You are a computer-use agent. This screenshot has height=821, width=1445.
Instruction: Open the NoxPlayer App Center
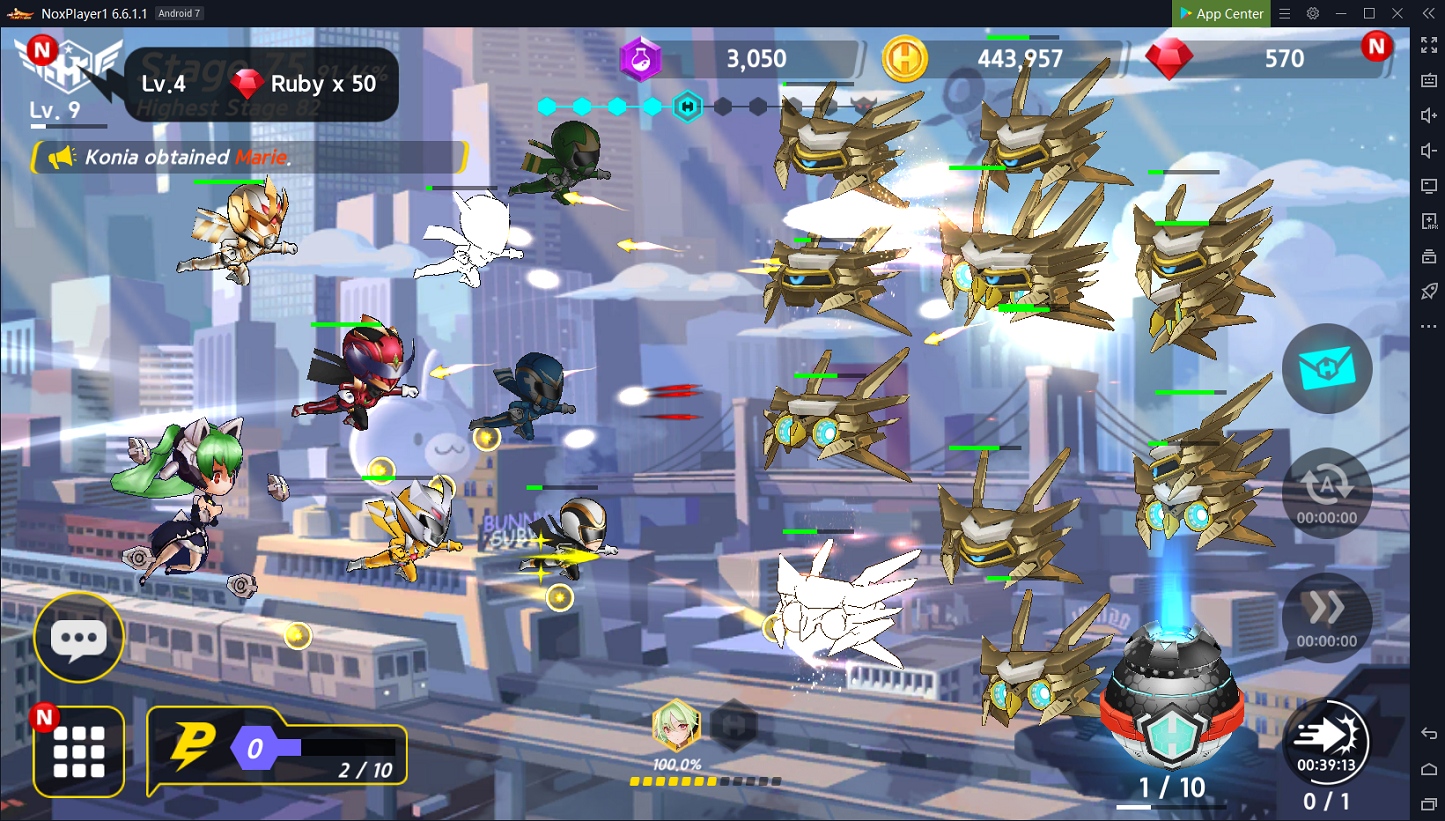pyautogui.click(x=1220, y=13)
